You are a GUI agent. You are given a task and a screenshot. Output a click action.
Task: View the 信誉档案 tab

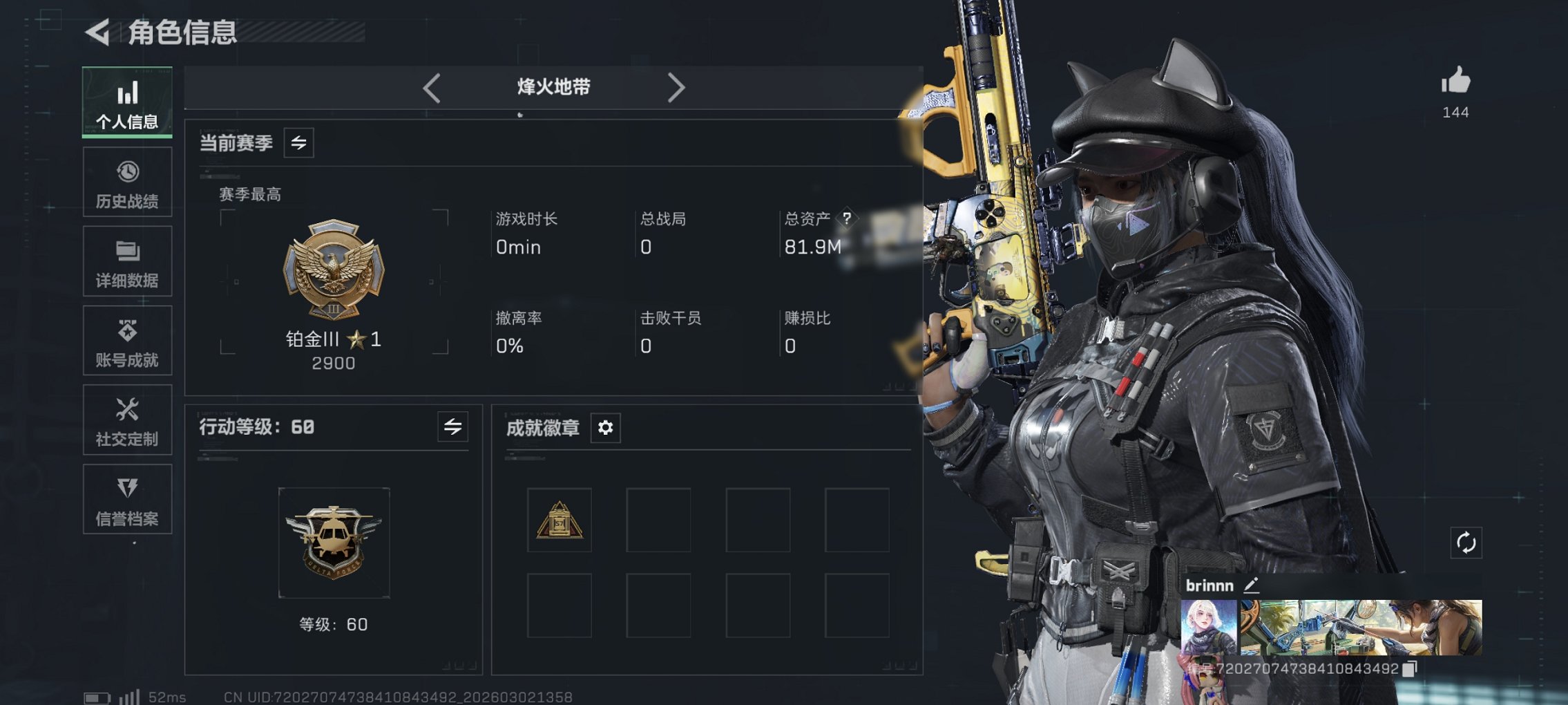pyautogui.click(x=127, y=500)
